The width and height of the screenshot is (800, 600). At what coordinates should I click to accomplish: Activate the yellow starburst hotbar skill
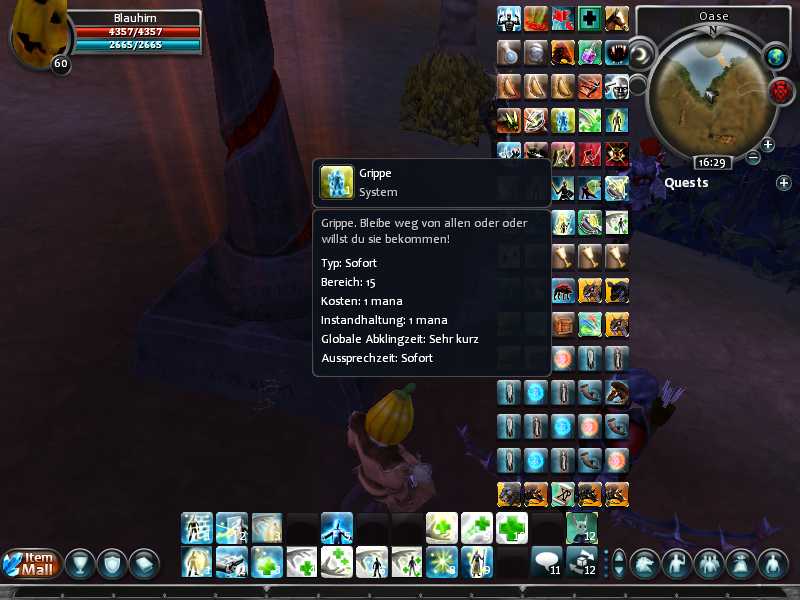click(440, 562)
